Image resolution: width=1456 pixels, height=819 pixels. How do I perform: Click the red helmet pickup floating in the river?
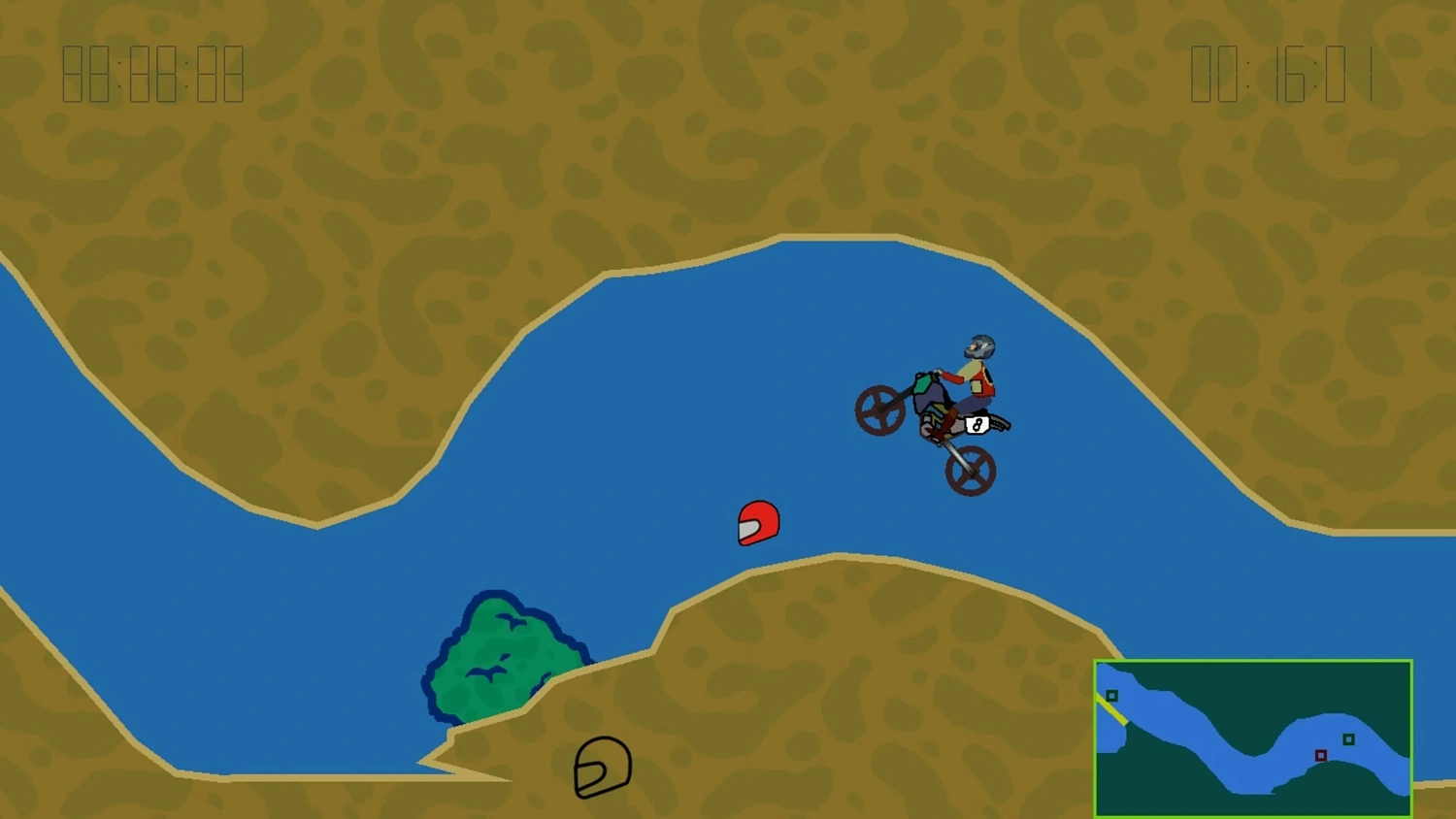click(x=758, y=523)
